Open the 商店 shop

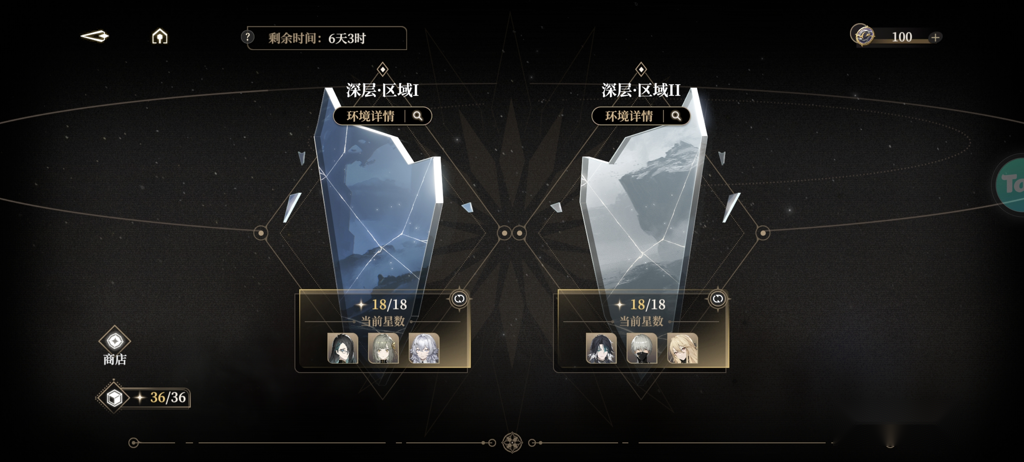pyautogui.click(x=115, y=345)
